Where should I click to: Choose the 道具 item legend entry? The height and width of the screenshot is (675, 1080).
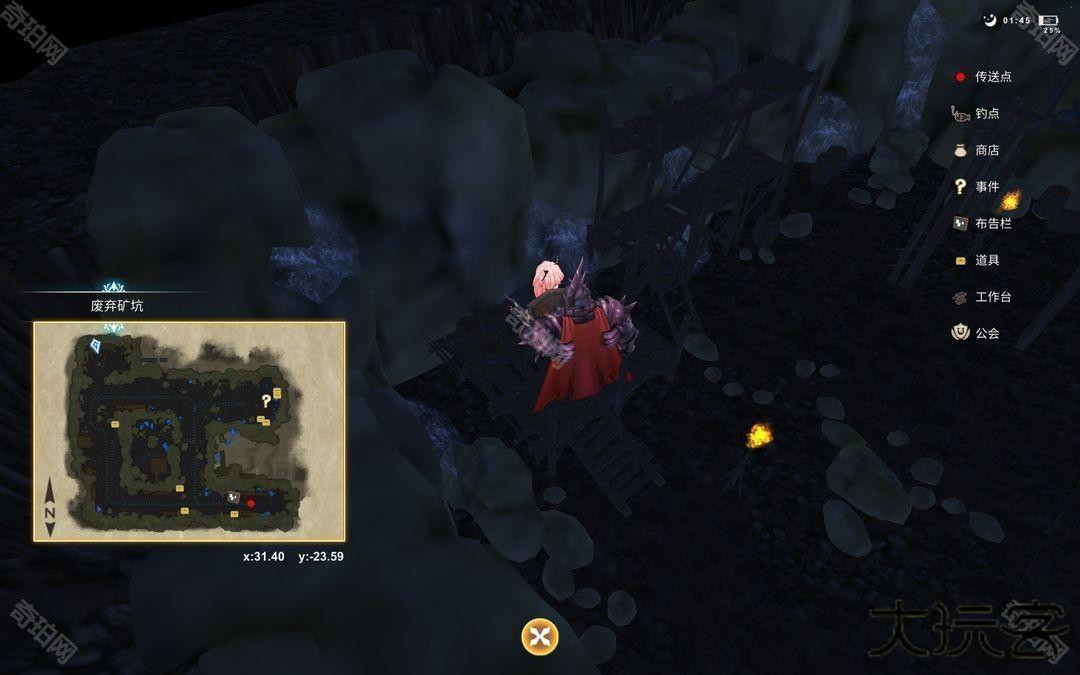click(x=986, y=260)
